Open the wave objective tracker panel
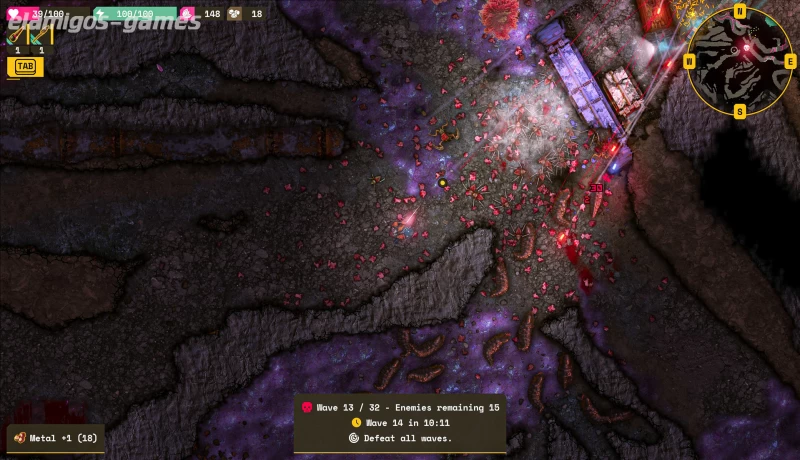The height and width of the screenshot is (460, 800). [399, 422]
